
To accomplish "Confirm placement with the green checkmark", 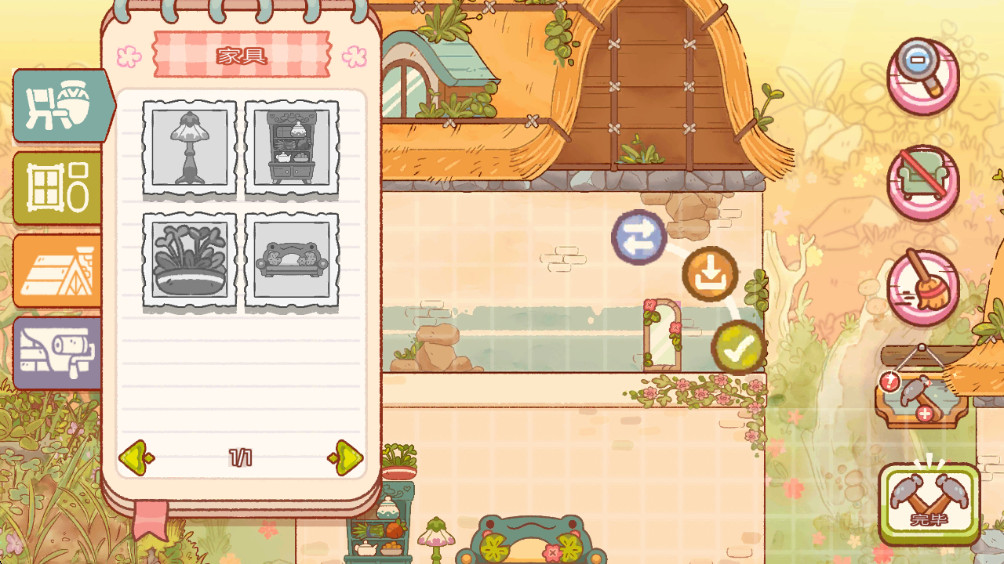I will (738, 347).
